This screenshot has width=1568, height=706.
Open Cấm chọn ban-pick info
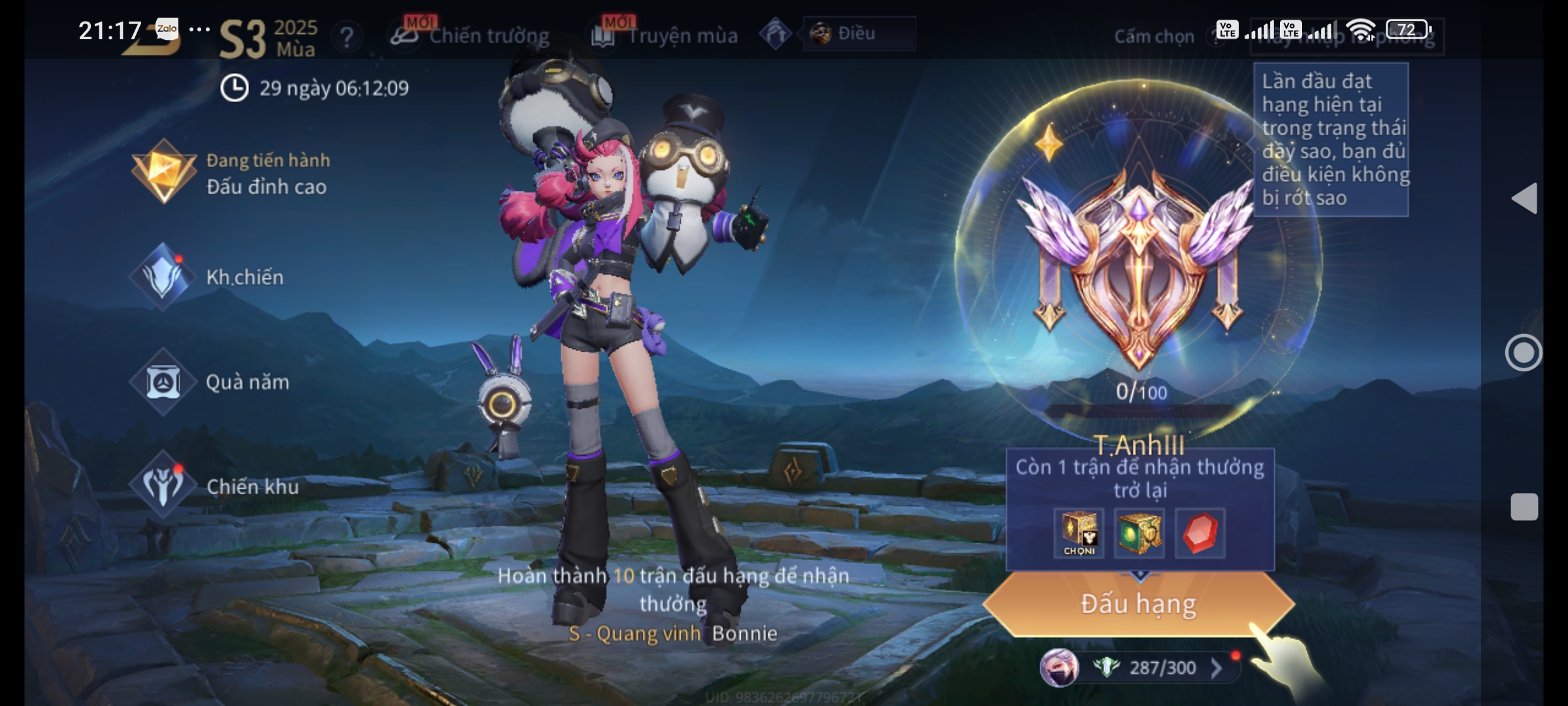click(1154, 37)
